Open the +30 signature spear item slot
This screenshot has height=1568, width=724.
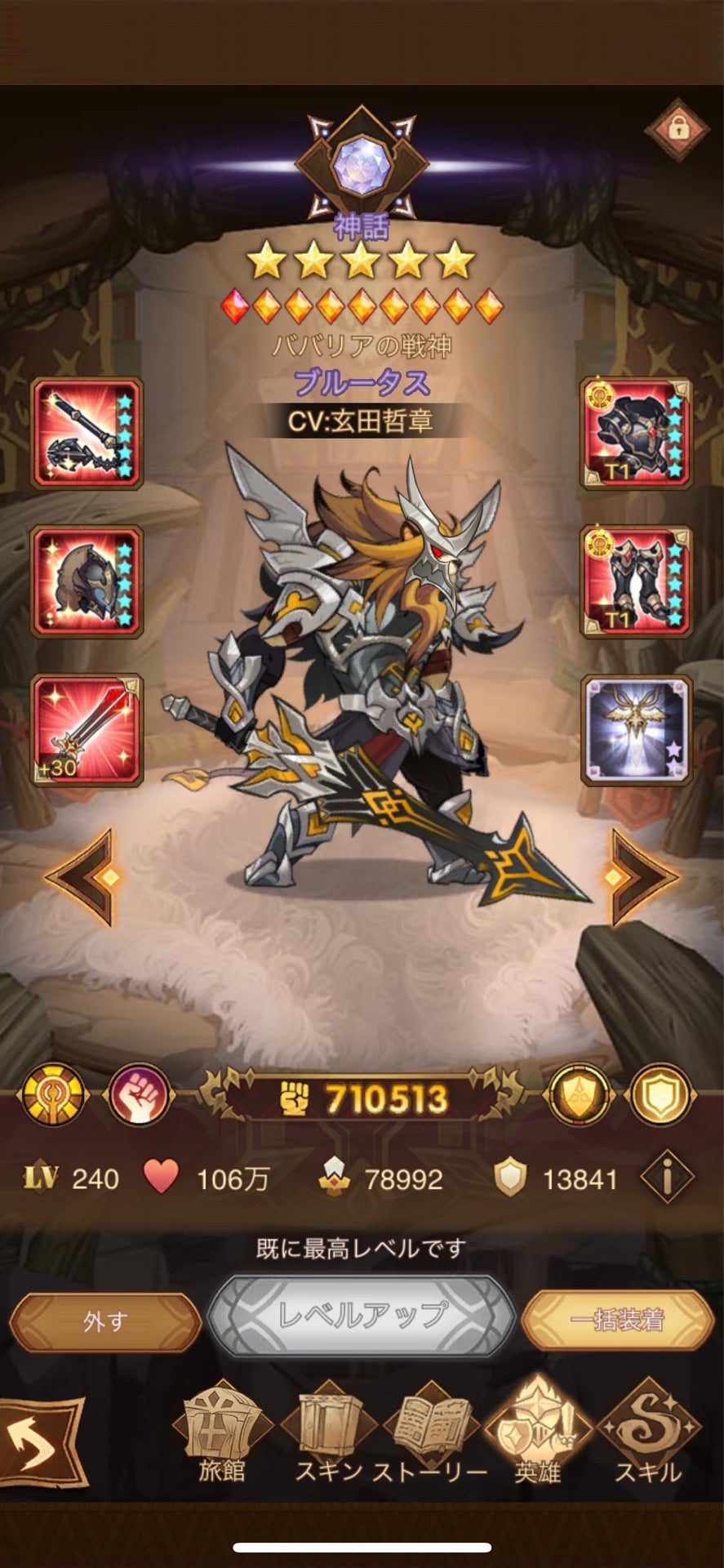87,730
